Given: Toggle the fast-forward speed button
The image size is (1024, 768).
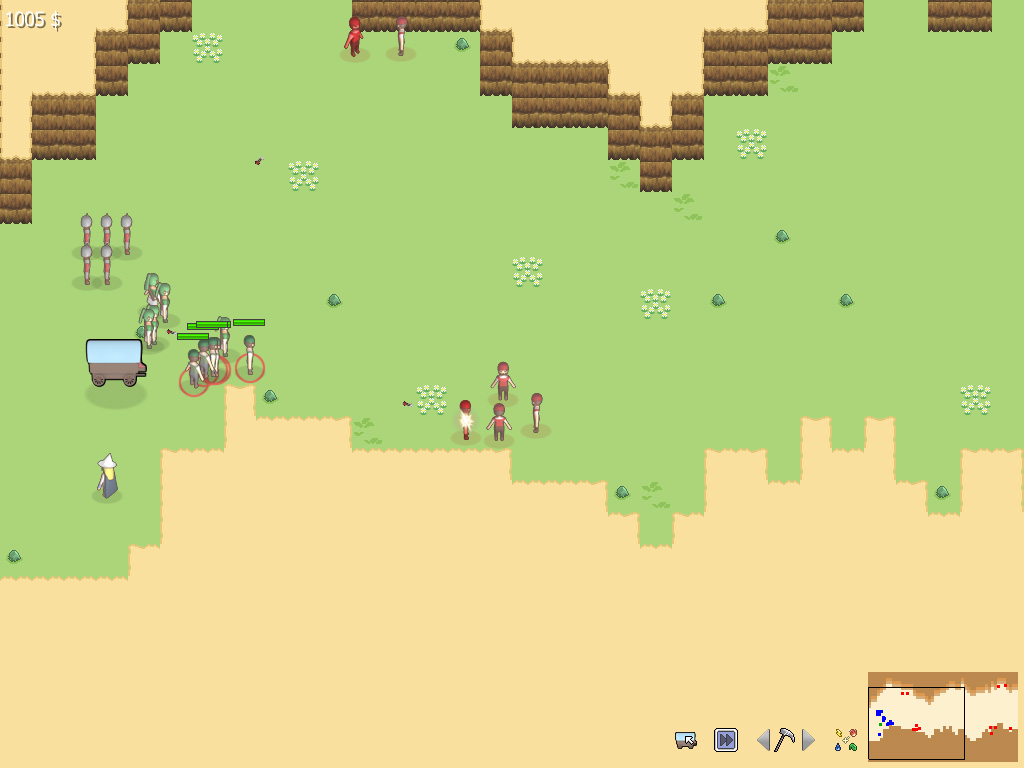Looking at the screenshot, I should pyautogui.click(x=725, y=740).
